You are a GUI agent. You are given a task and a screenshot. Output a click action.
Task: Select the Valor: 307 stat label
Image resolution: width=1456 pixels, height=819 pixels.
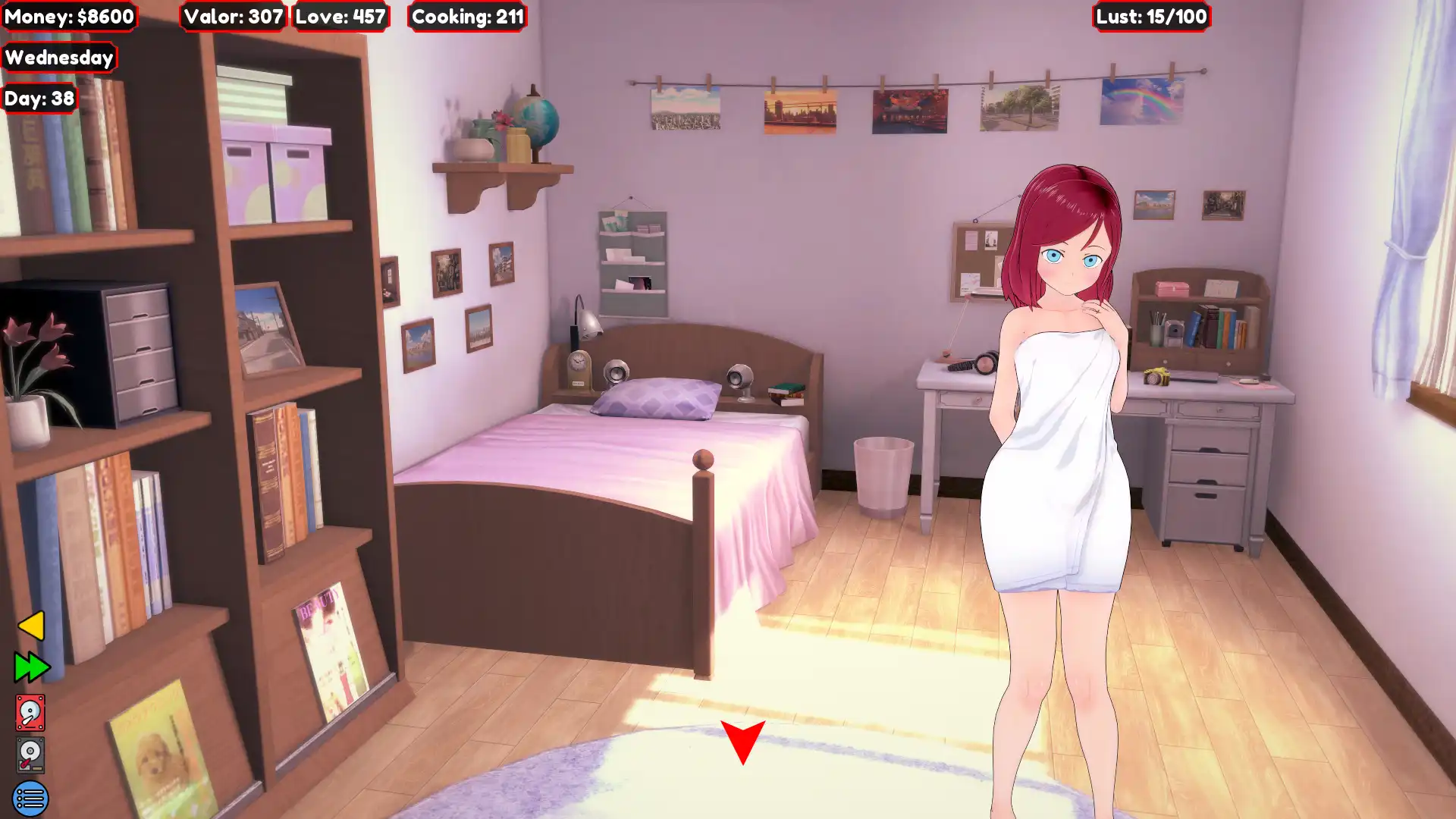pos(231,17)
